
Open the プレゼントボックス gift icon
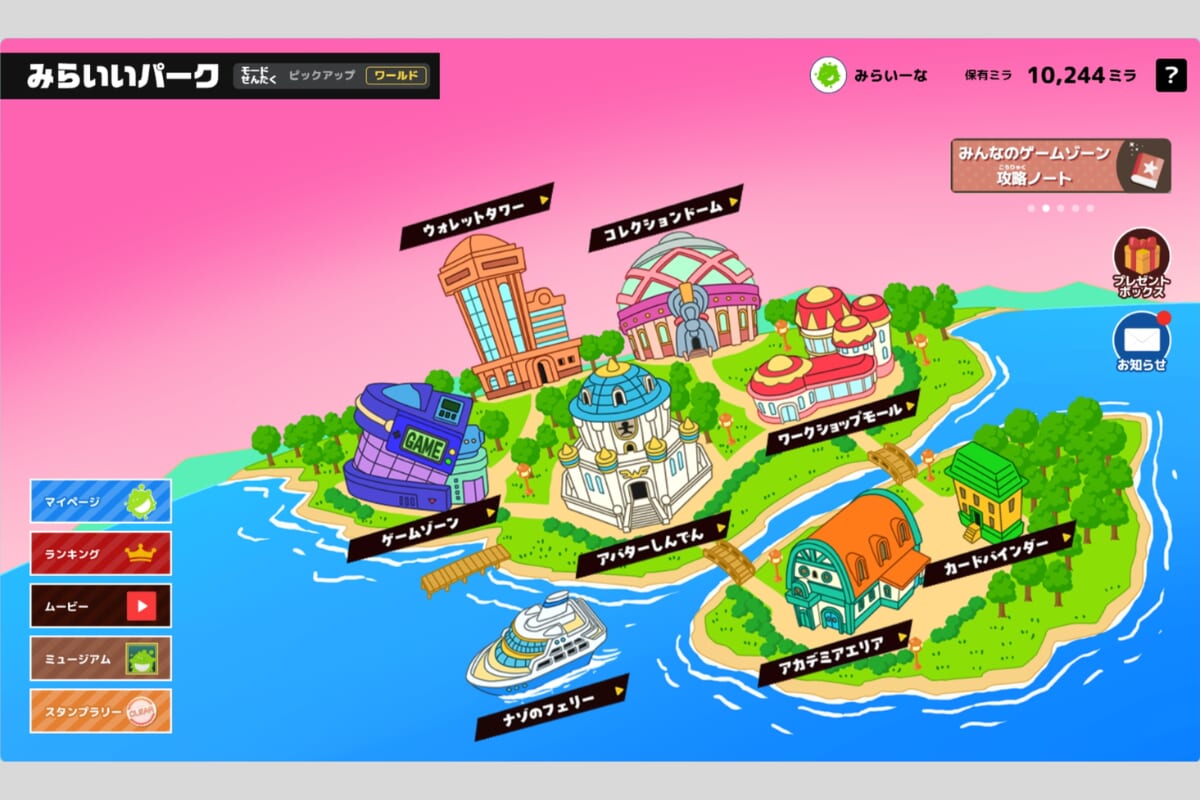[x=1141, y=262]
